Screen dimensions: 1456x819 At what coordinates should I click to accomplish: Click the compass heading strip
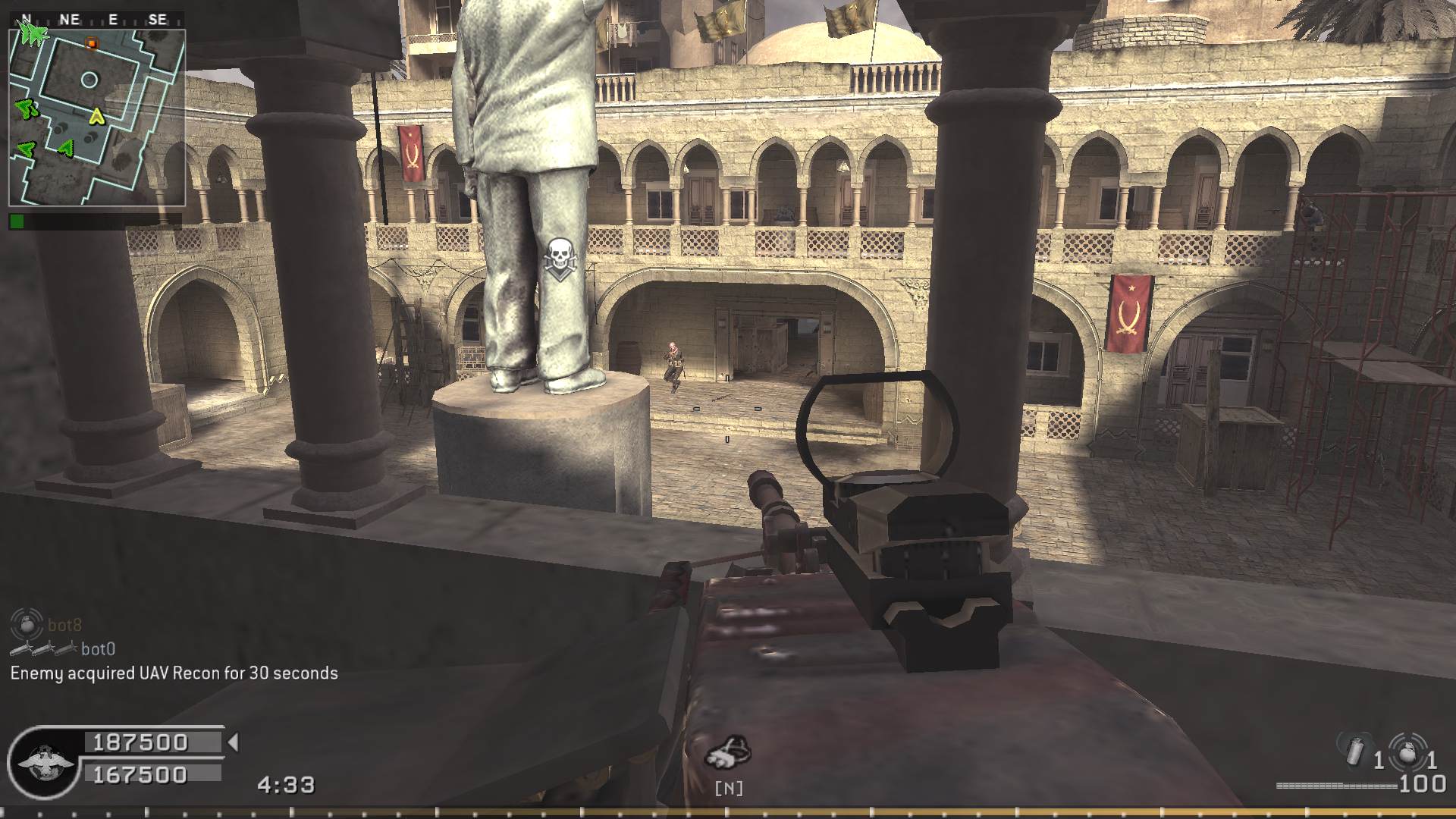coord(97,20)
